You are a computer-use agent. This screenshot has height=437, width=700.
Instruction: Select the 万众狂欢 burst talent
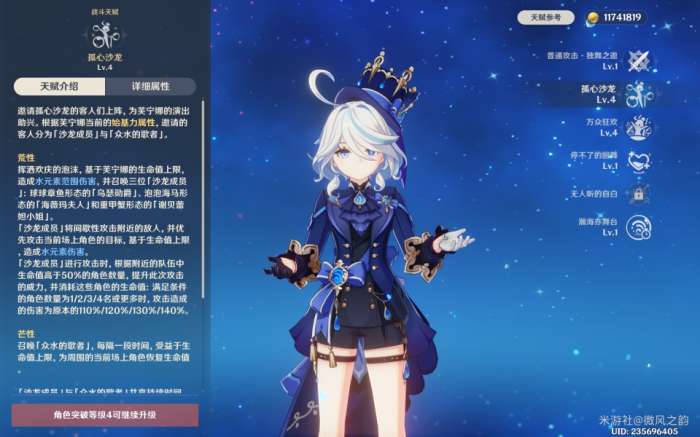pos(636,127)
